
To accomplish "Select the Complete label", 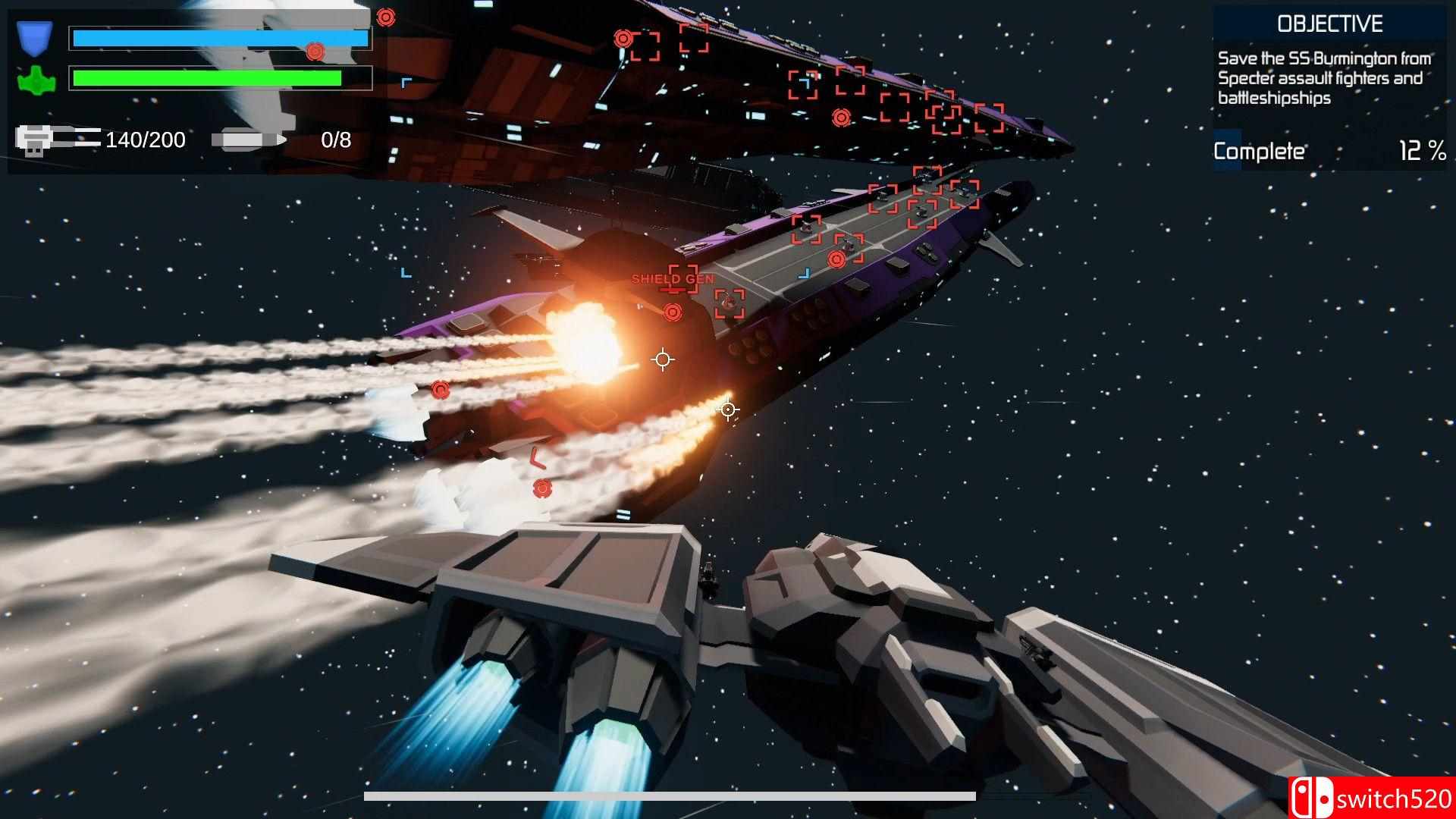I will (x=1260, y=151).
